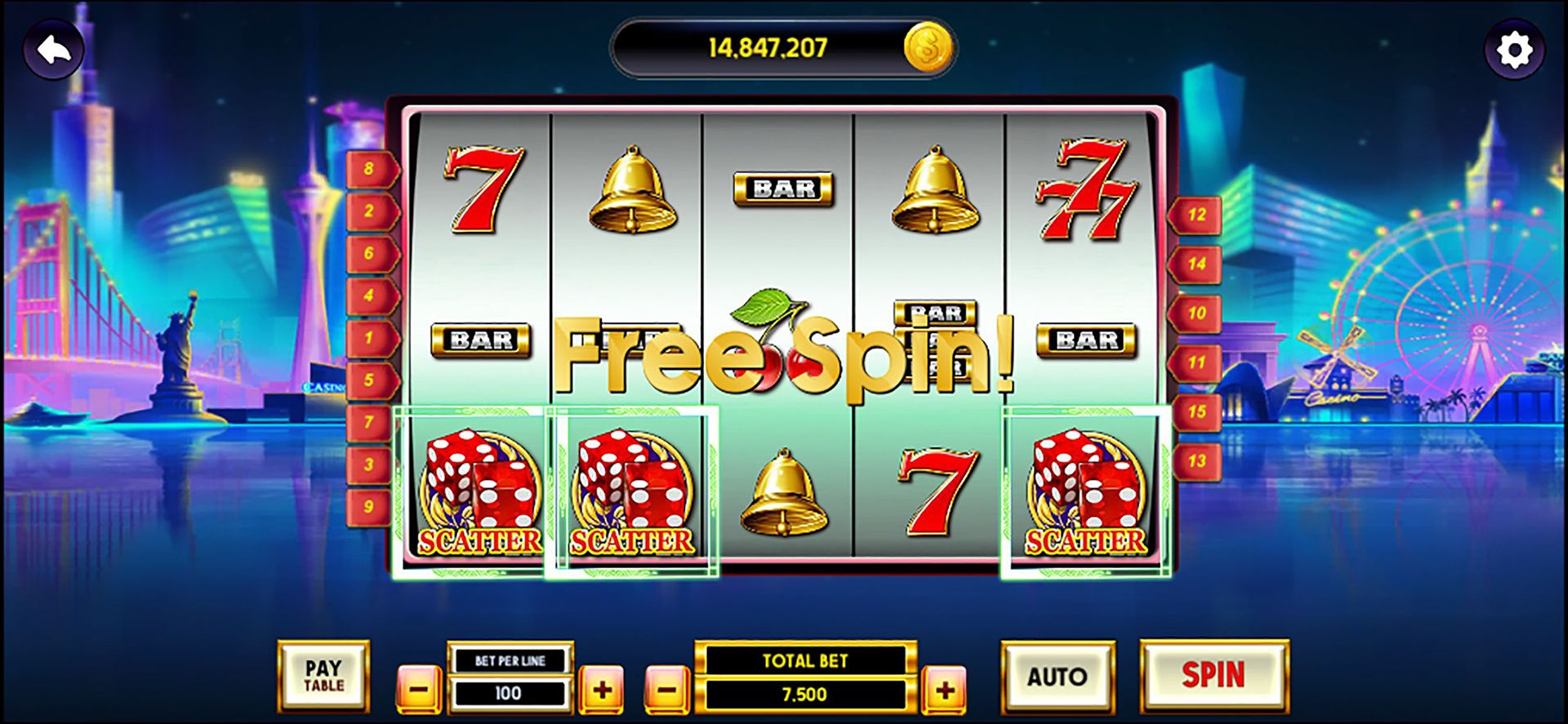This screenshot has width=1568, height=724.
Task: Open the gear settings menu
Action: tap(1514, 51)
